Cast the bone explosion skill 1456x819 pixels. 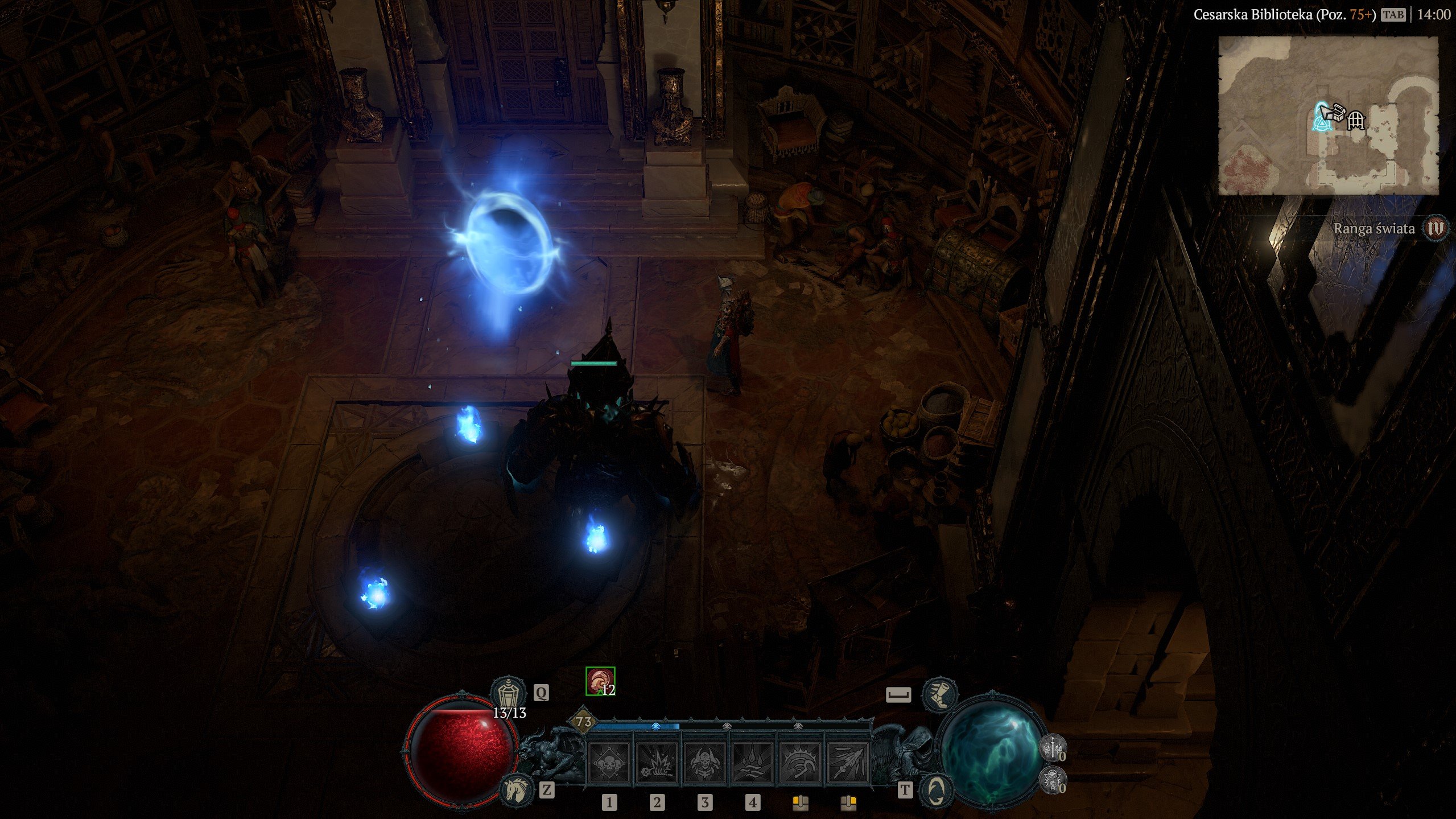point(657,761)
